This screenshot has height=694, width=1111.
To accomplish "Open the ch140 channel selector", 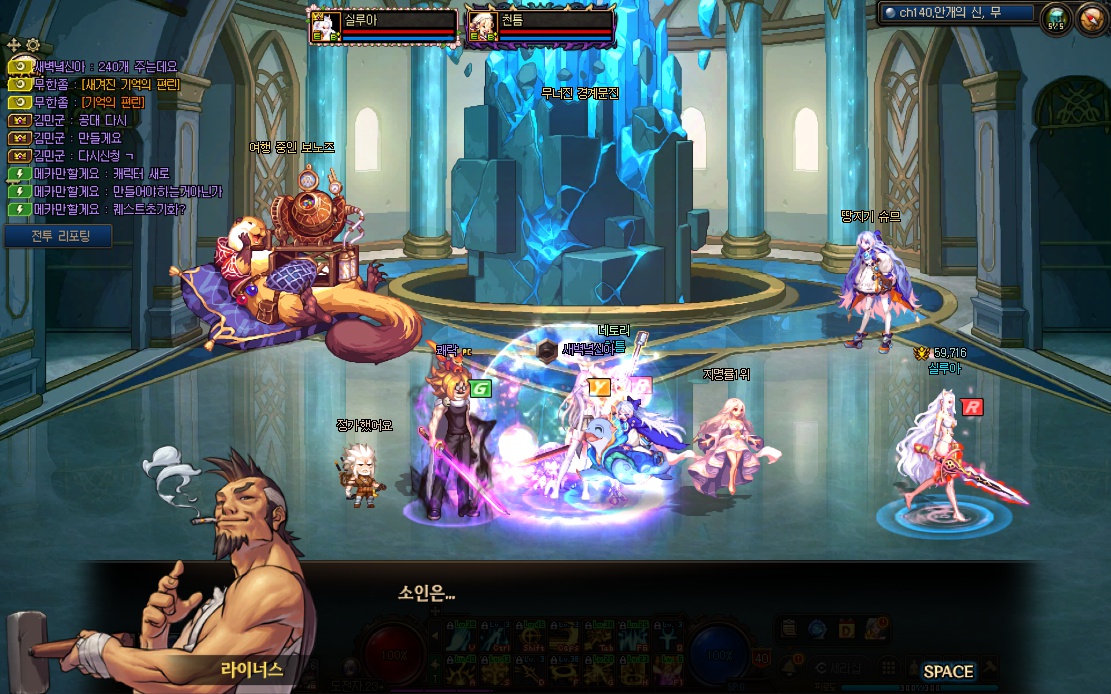I will [957, 13].
